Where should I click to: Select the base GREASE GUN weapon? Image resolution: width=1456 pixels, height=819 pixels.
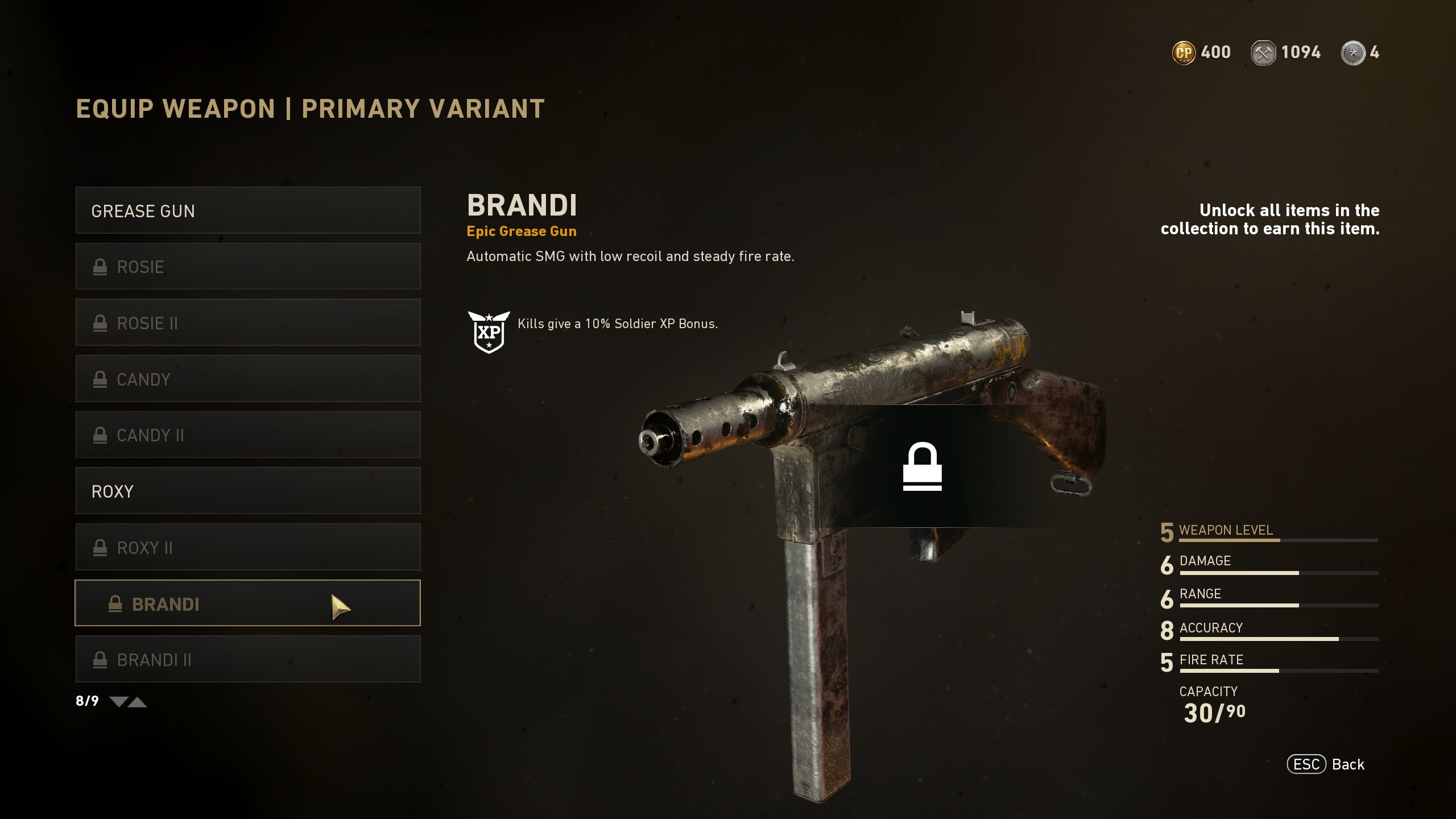[247, 210]
